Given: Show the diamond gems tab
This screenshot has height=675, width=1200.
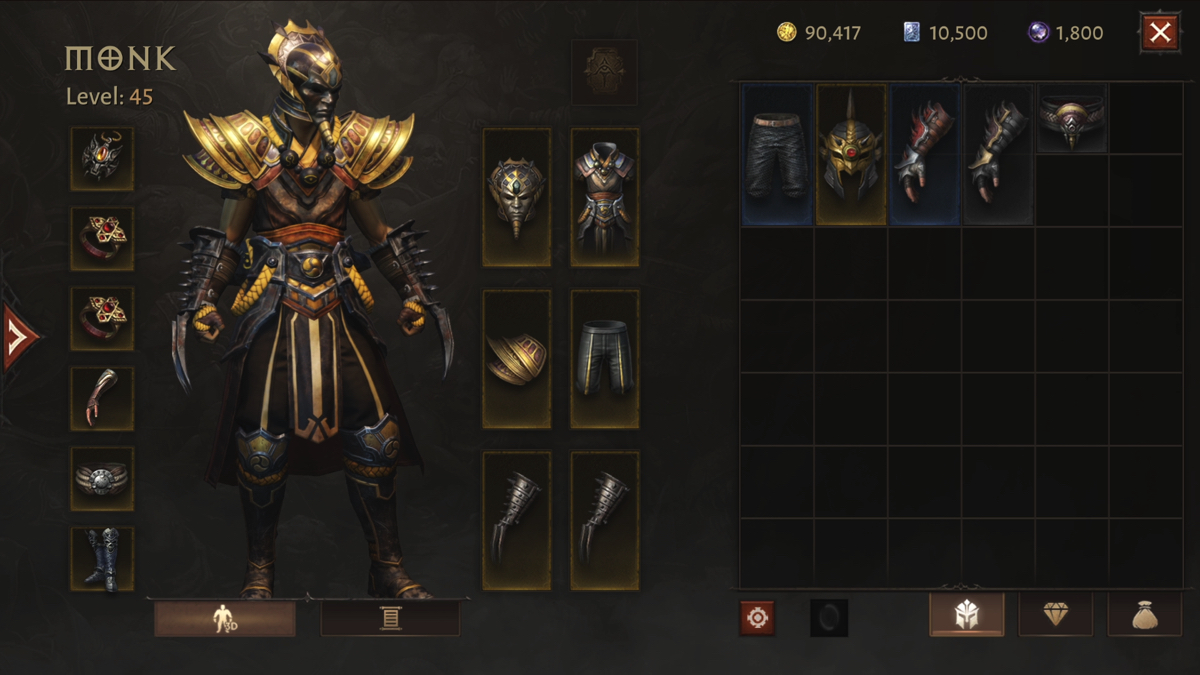Looking at the screenshot, I should point(1055,615).
